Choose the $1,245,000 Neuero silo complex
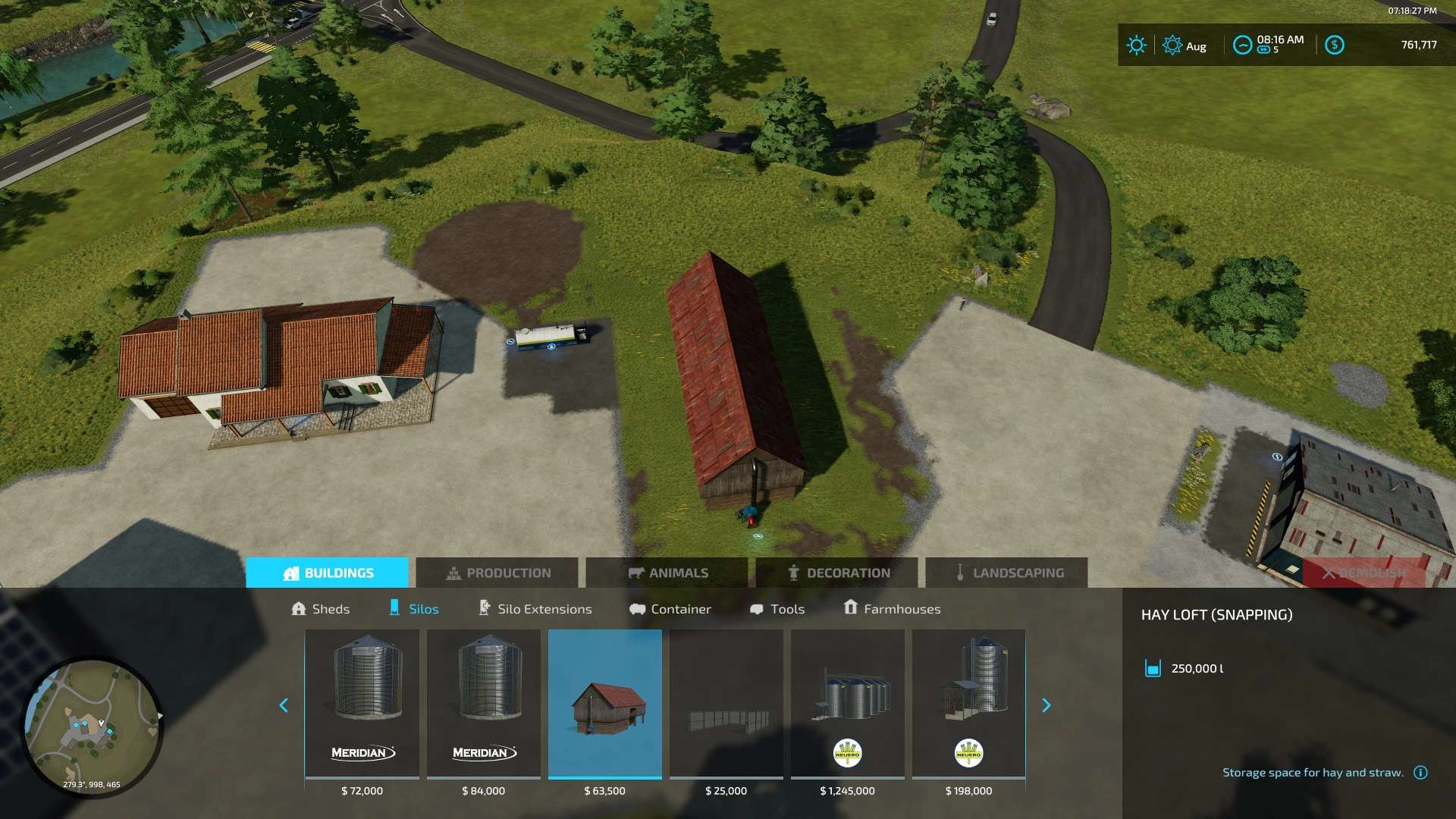The image size is (1456, 819). [848, 704]
